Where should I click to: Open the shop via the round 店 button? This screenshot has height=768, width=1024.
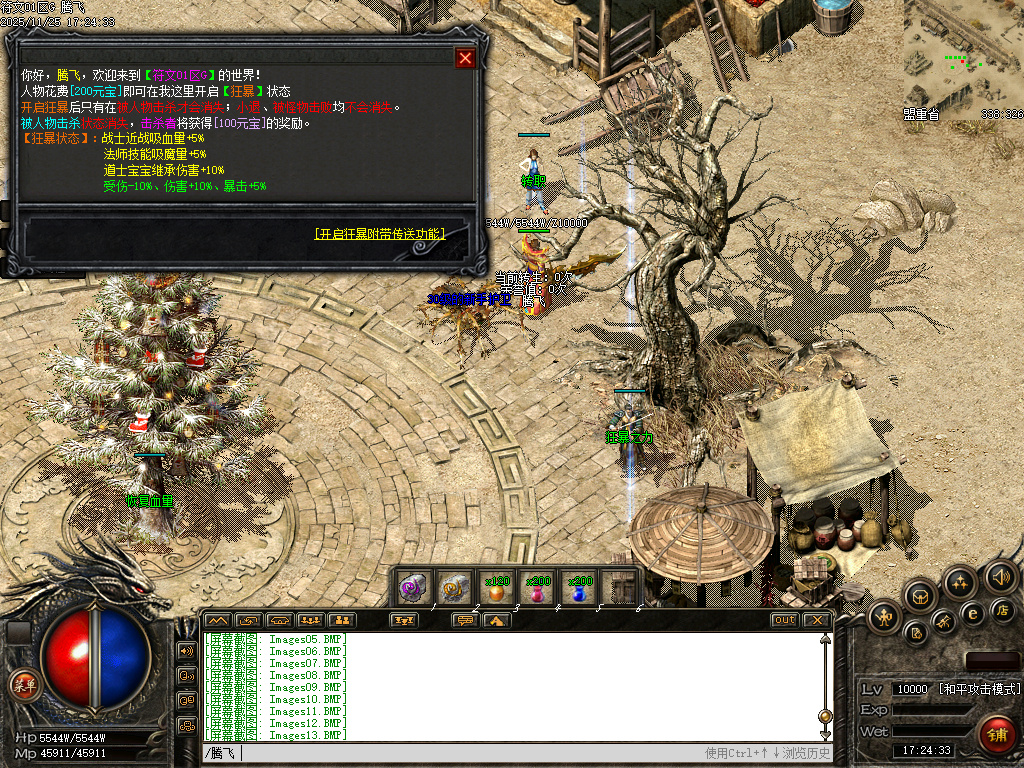[1002, 609]
